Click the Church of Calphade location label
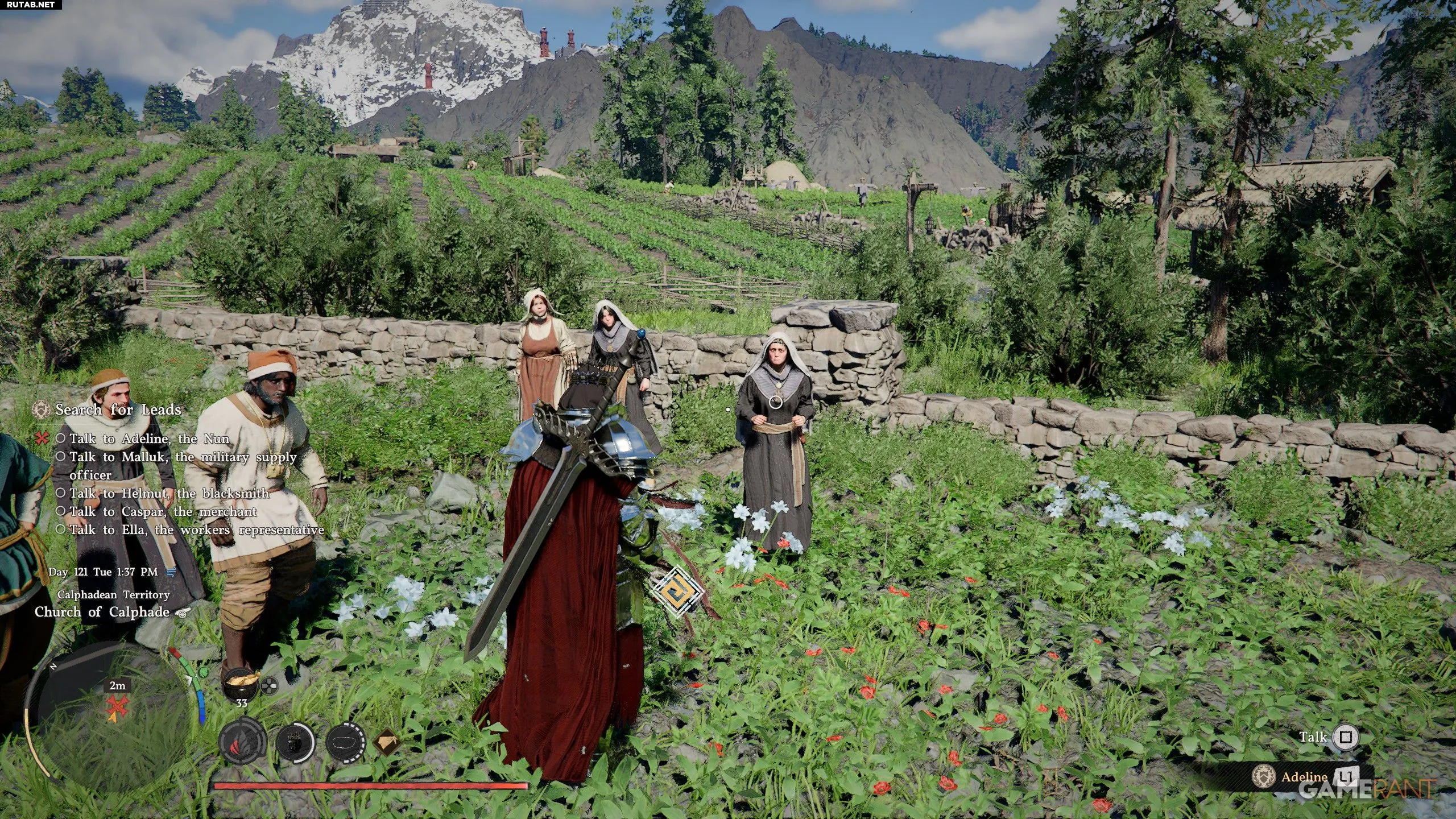This screenshot has height=819, width=1456. (102, 612)
